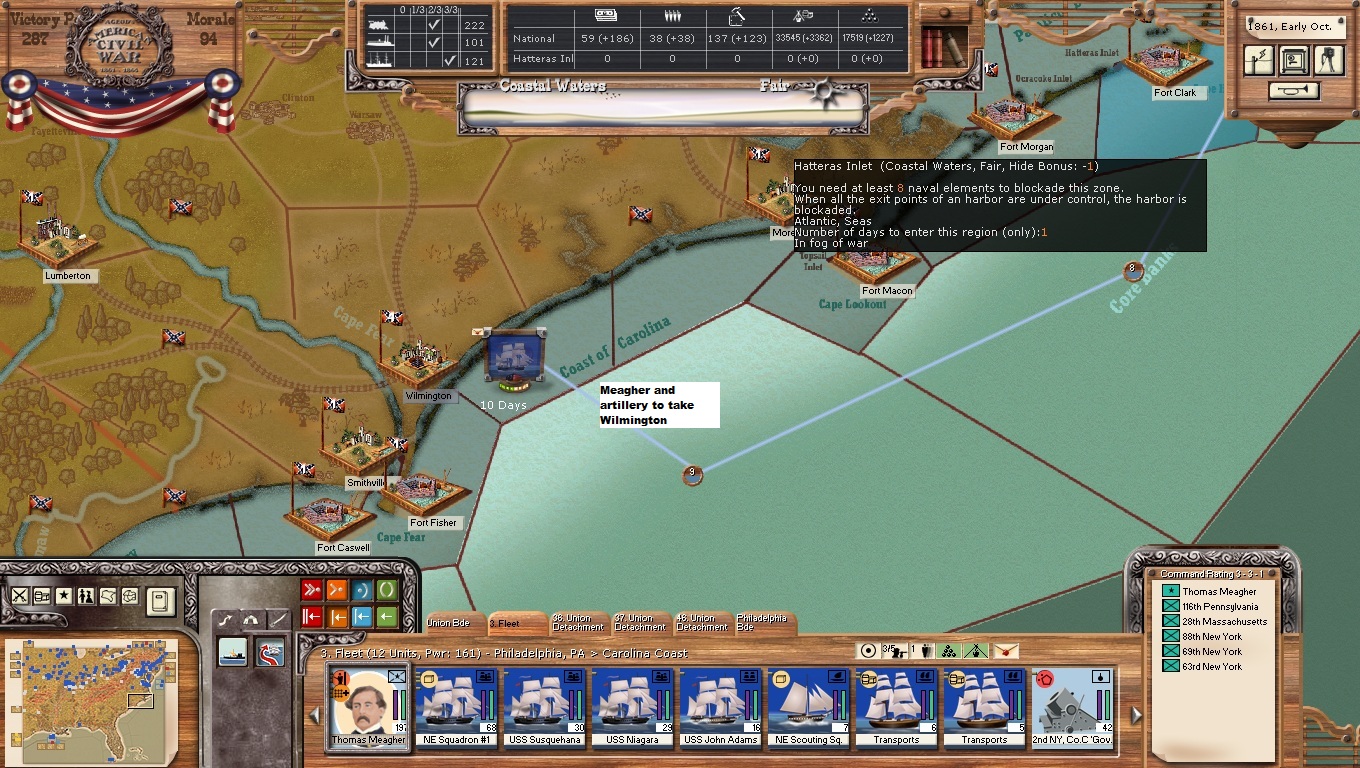This screenshot has height=768, width=1360.
Task: Sound the bugle end turn button
Action: point(1294,91)
